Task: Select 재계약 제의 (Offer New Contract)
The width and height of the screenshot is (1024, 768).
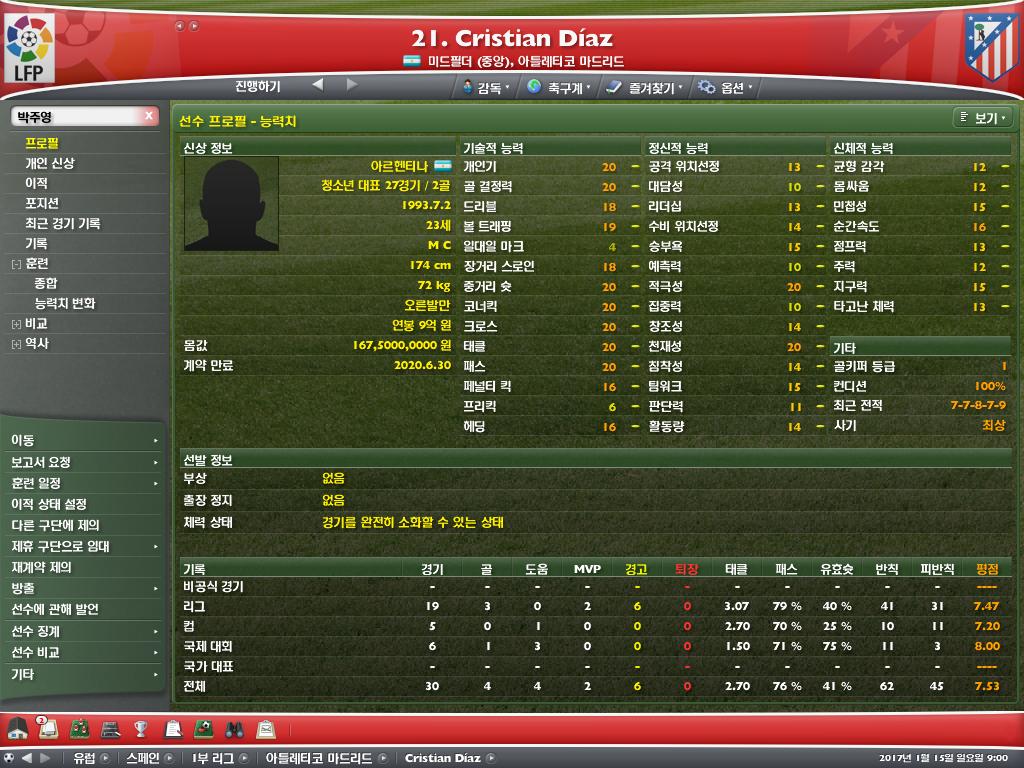Action: click(x=41, y=567)
